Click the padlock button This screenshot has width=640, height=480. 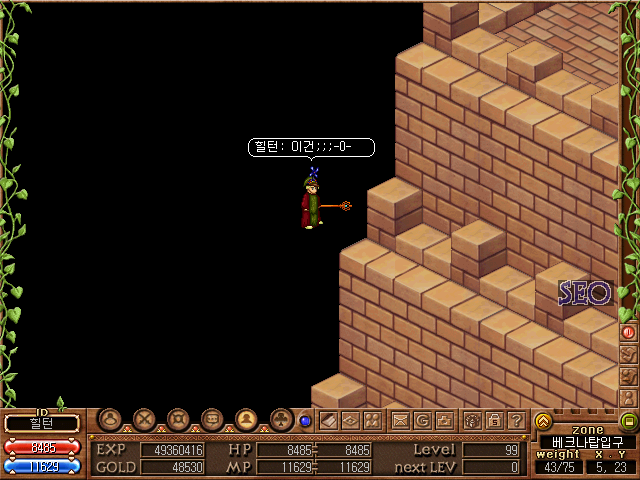(x=494, y=421)
